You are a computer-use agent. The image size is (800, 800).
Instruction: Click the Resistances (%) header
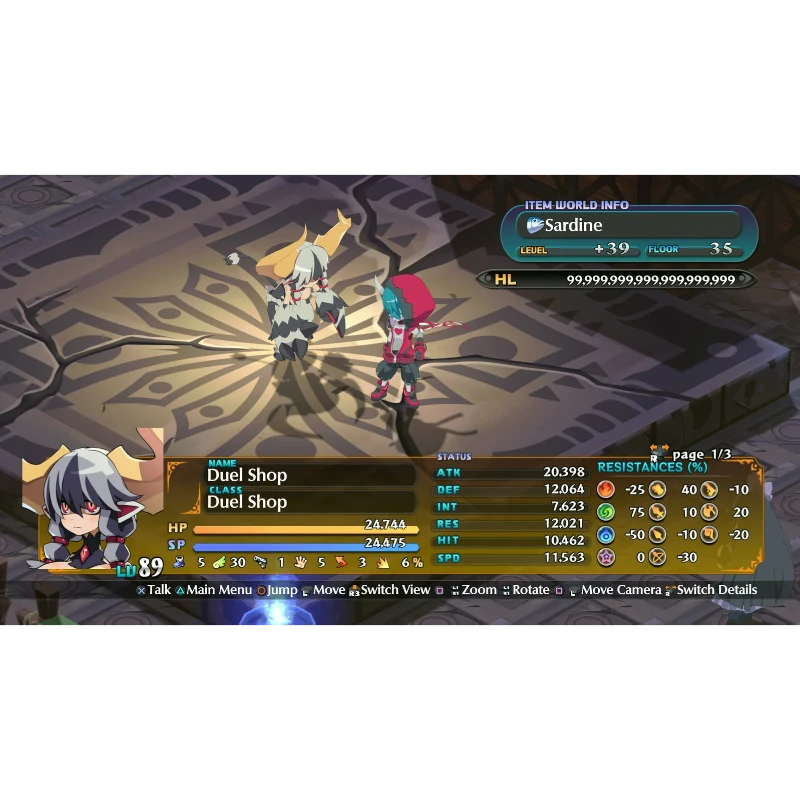(x=652, y=467)
